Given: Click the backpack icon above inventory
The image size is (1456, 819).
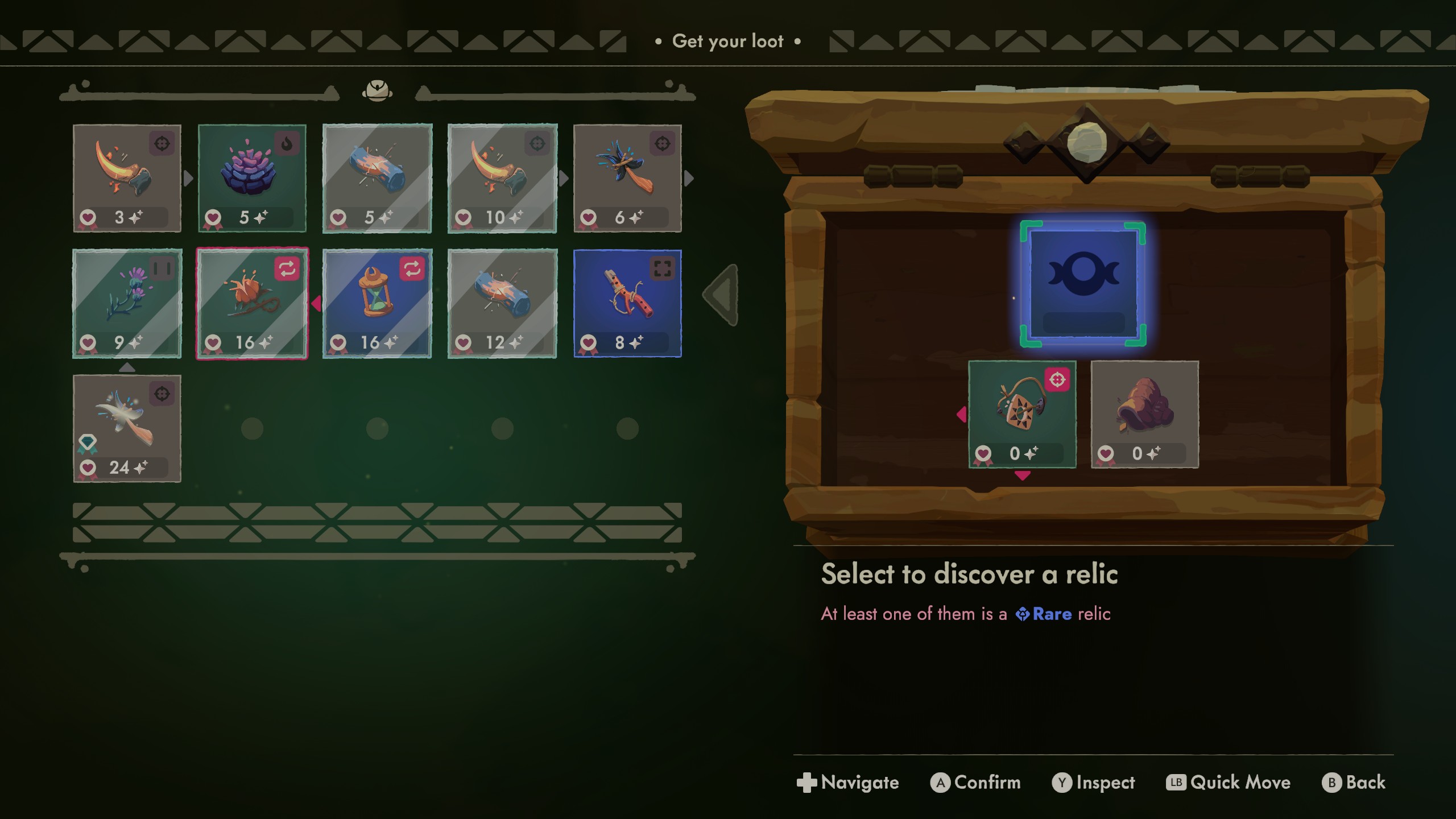Looking at the screenshot, I should (x=377, y=90).
